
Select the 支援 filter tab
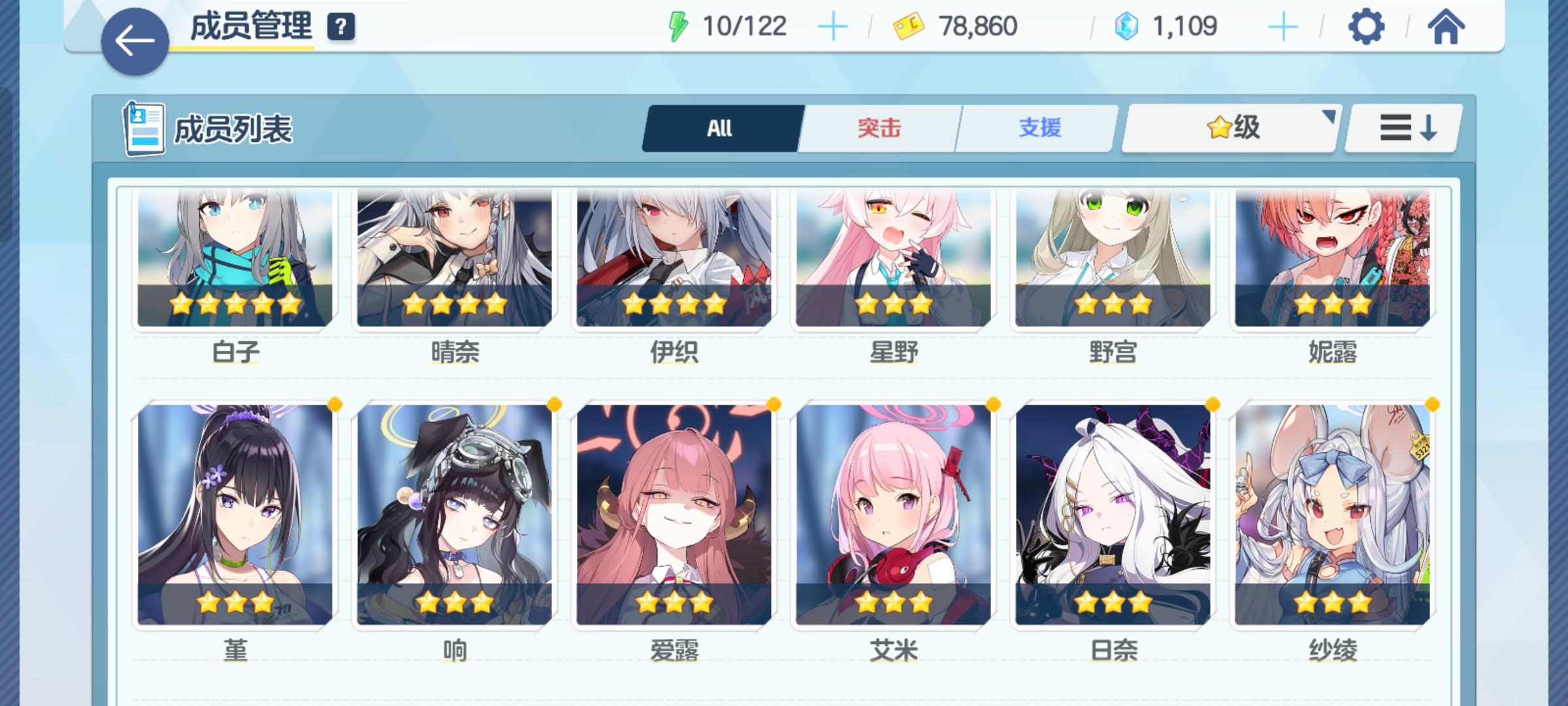1037,128
